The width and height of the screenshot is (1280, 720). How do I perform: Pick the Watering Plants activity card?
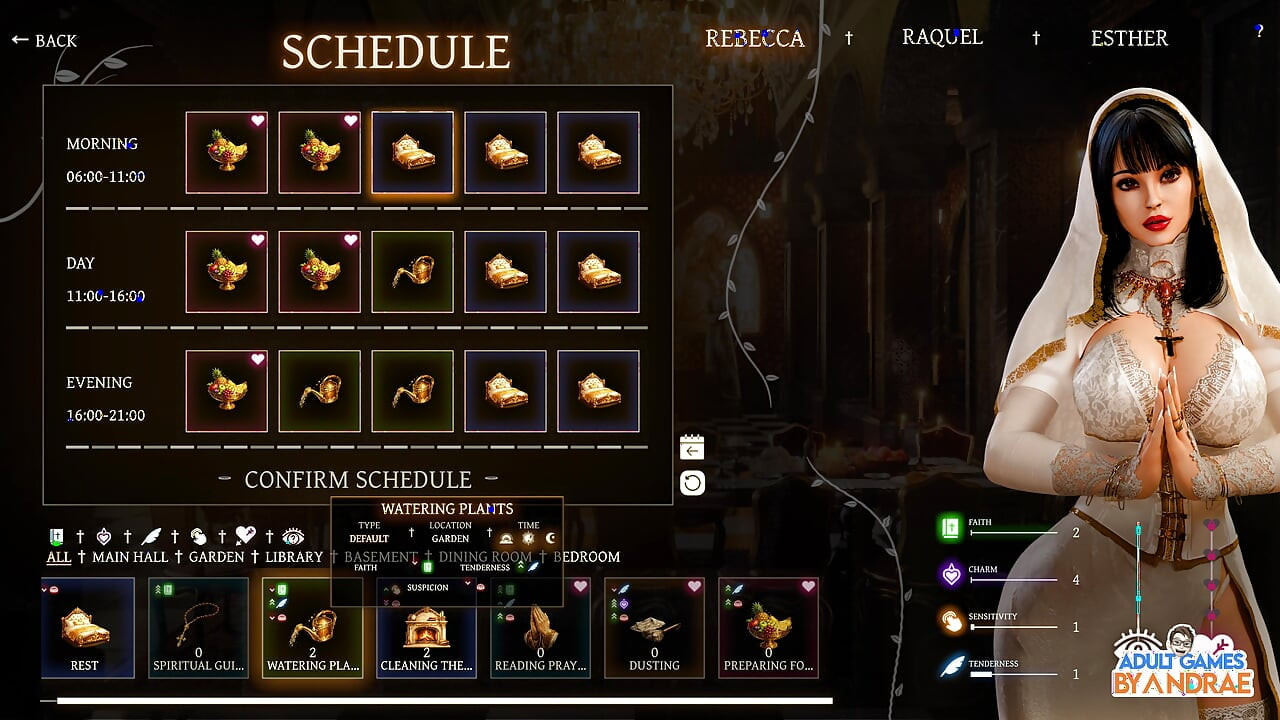pos(312,628)
